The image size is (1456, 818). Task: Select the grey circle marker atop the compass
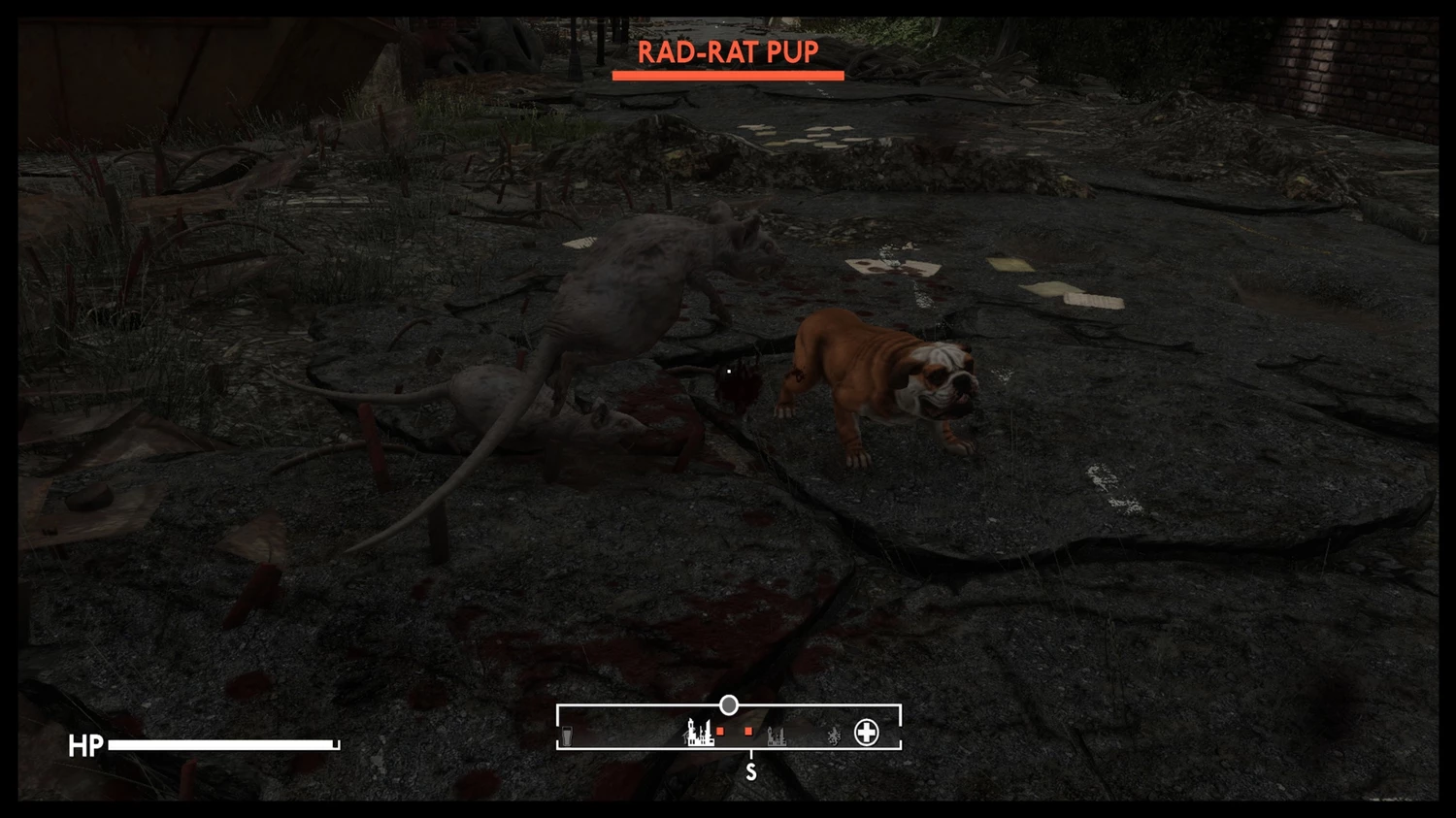729,705
